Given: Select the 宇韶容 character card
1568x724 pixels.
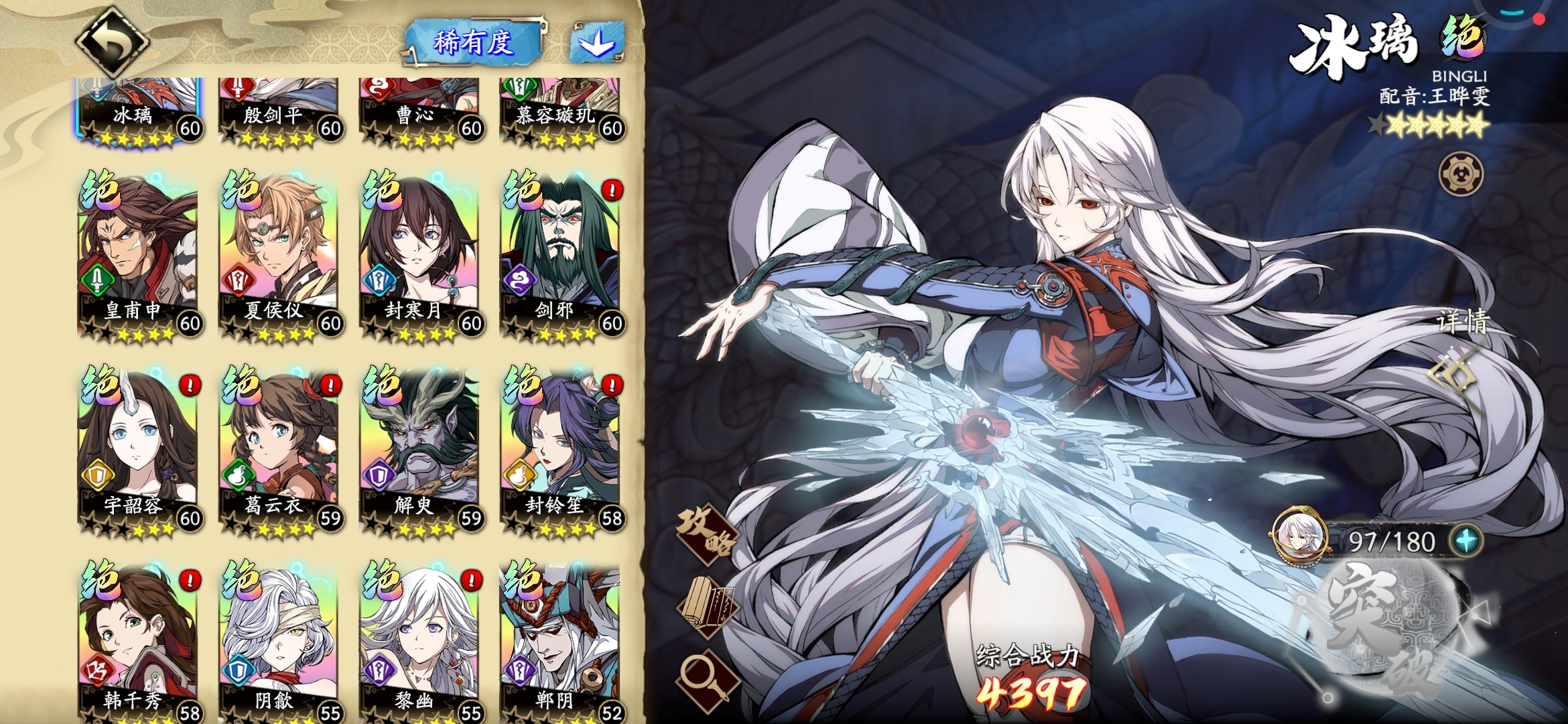Looking at the screenshot, I should click(x=139, y=450).
